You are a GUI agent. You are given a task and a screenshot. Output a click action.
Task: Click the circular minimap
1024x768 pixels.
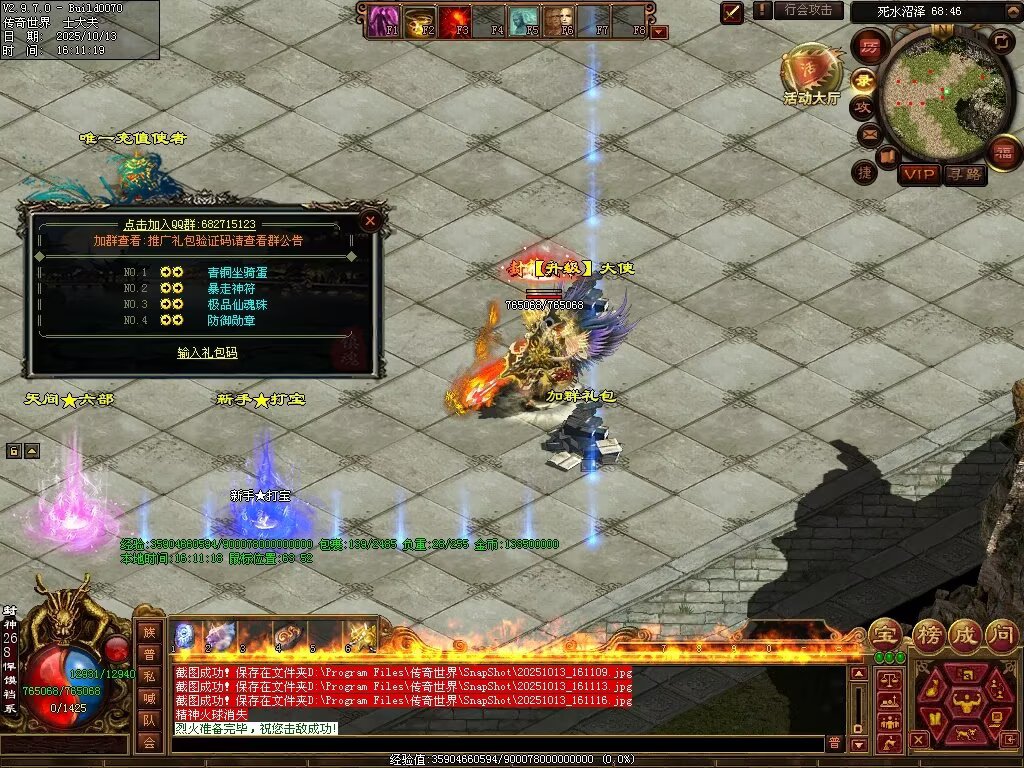click(x=930, y=92)
